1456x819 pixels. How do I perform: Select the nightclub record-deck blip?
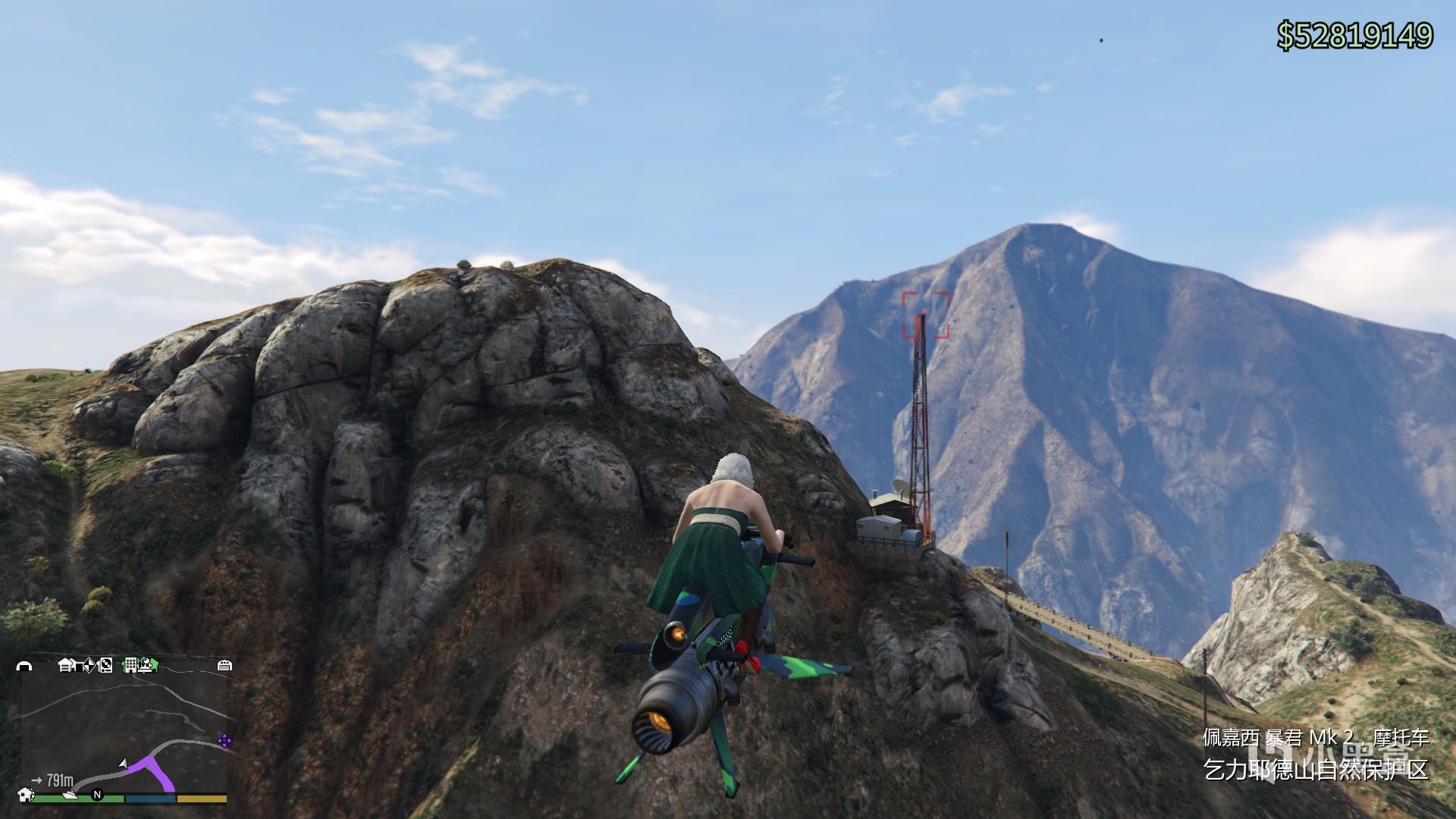(x=105, y=665)
